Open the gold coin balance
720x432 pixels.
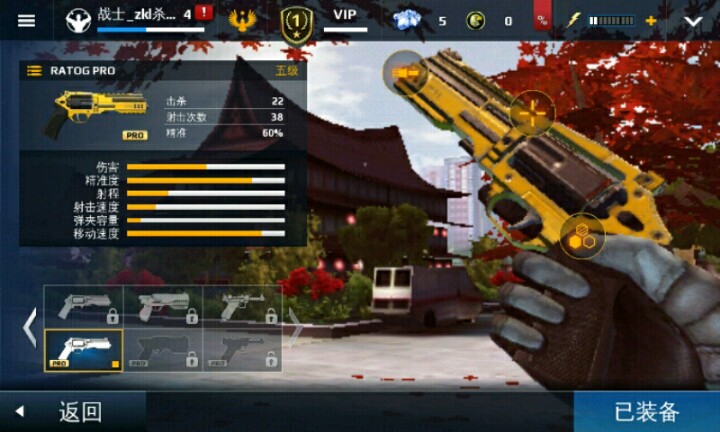coord(477,20)
